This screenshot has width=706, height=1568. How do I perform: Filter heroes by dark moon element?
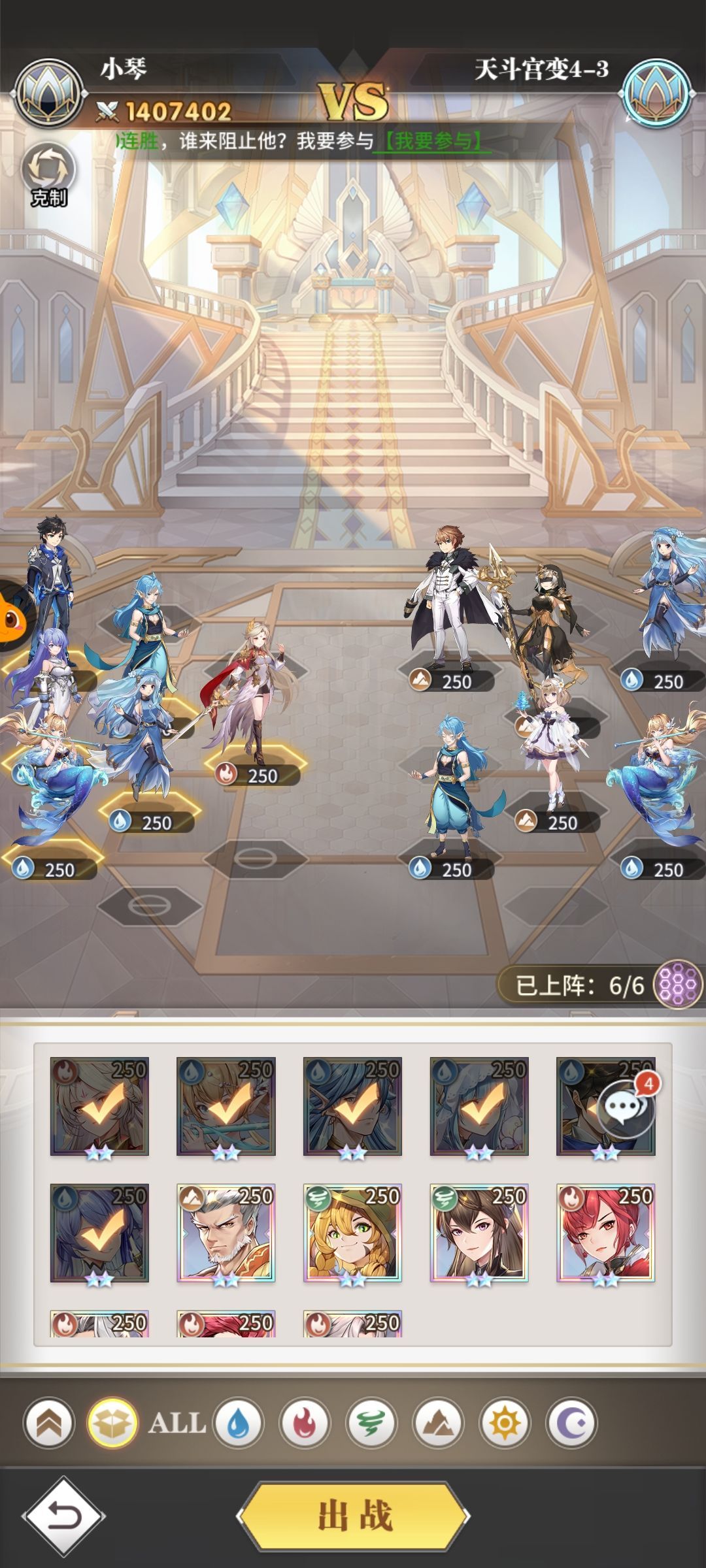point(571,1423)
